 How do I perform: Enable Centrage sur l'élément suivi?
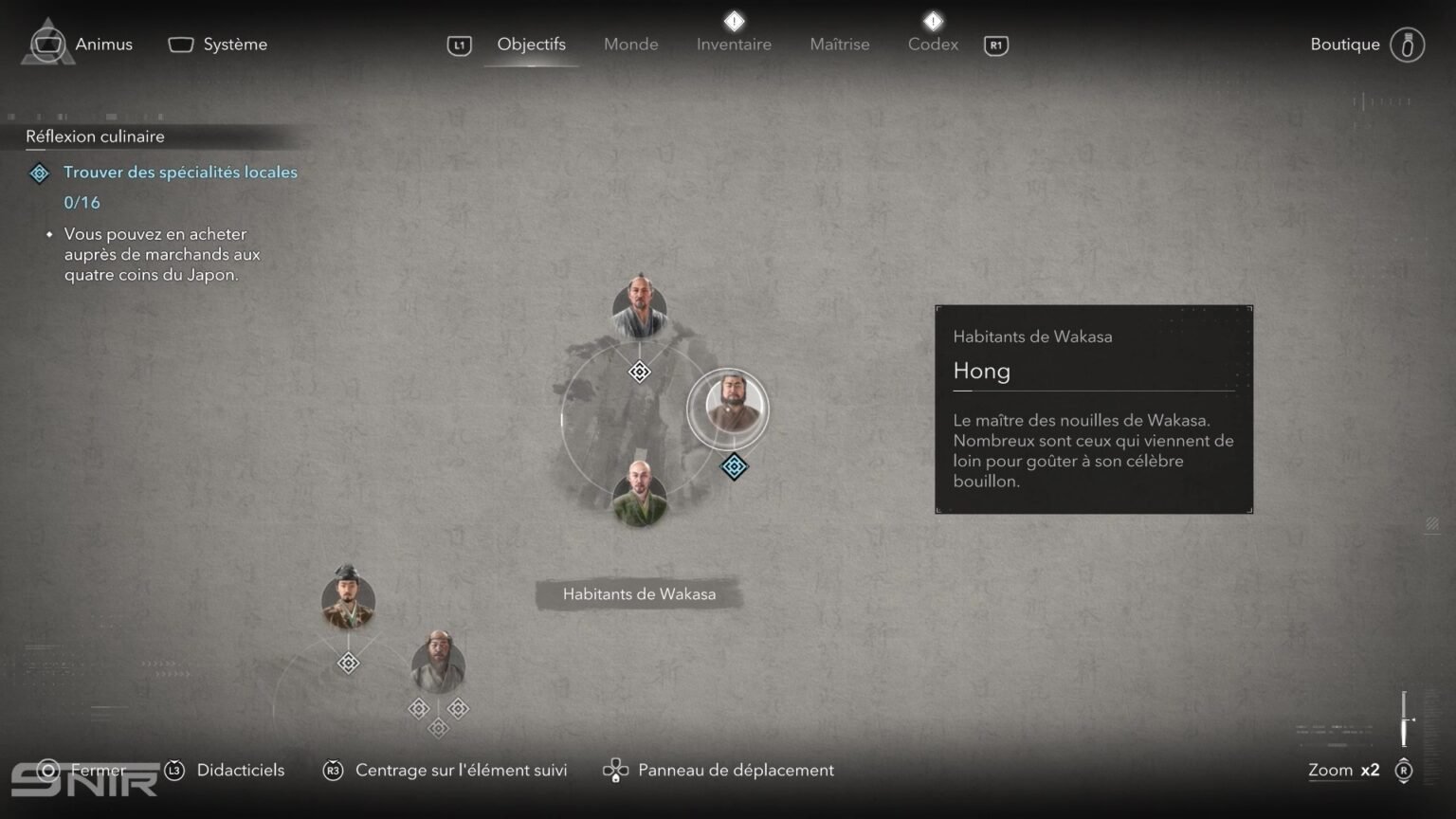[x=333, y=771]
